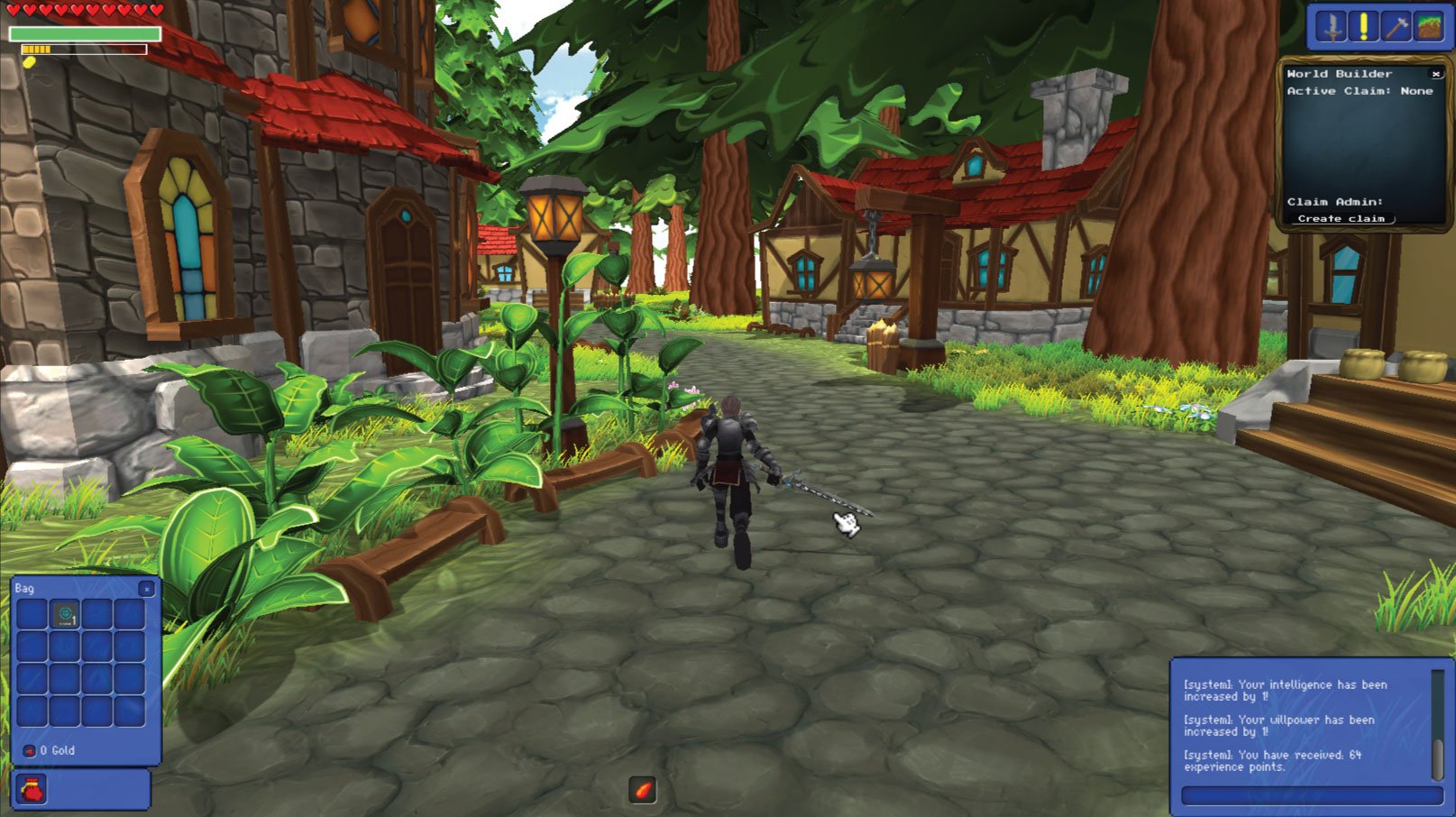Open the terrain block icon

[1428, 25]
